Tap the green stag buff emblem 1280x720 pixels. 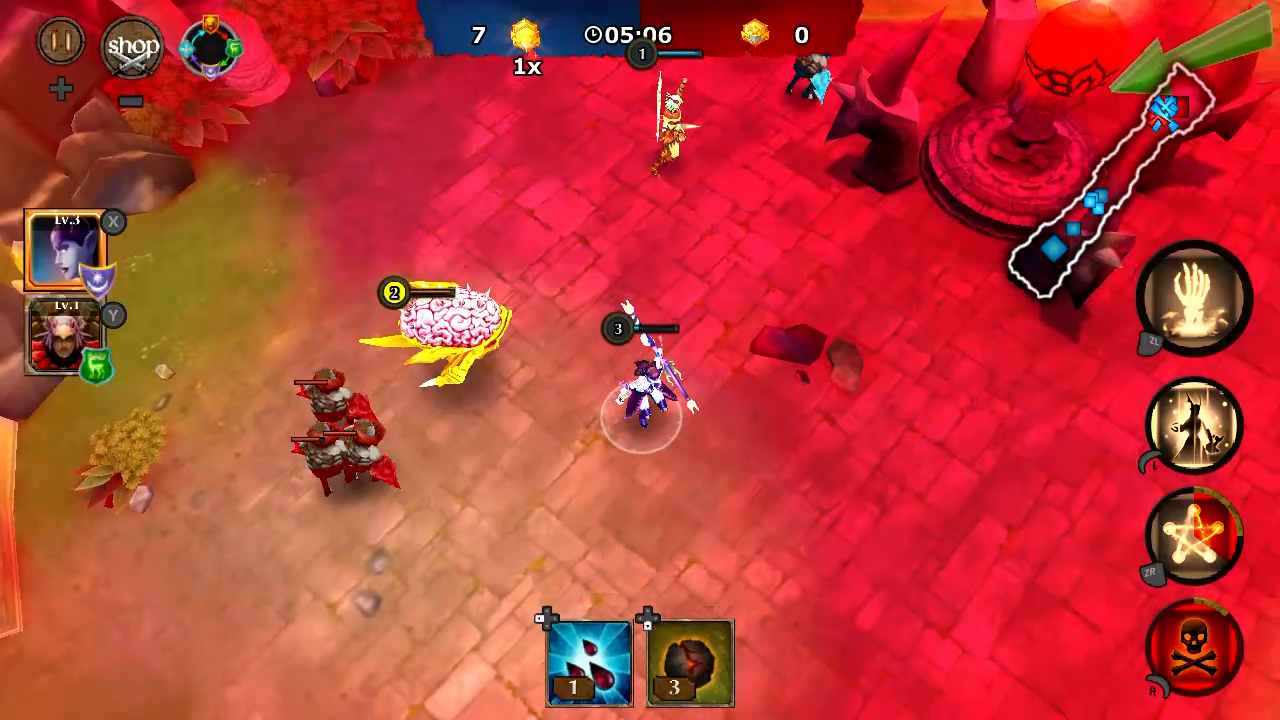tap(96, 365)
